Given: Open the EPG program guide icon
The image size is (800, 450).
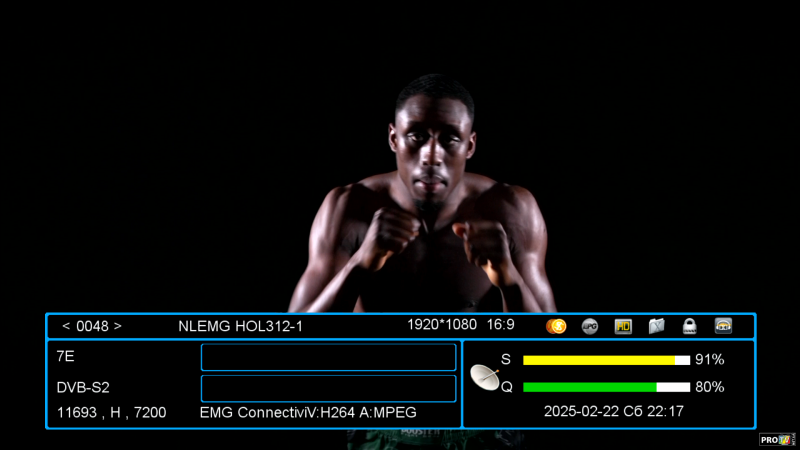Looking at the screenshot, I should pyautogui.click(x=590, y=326).
